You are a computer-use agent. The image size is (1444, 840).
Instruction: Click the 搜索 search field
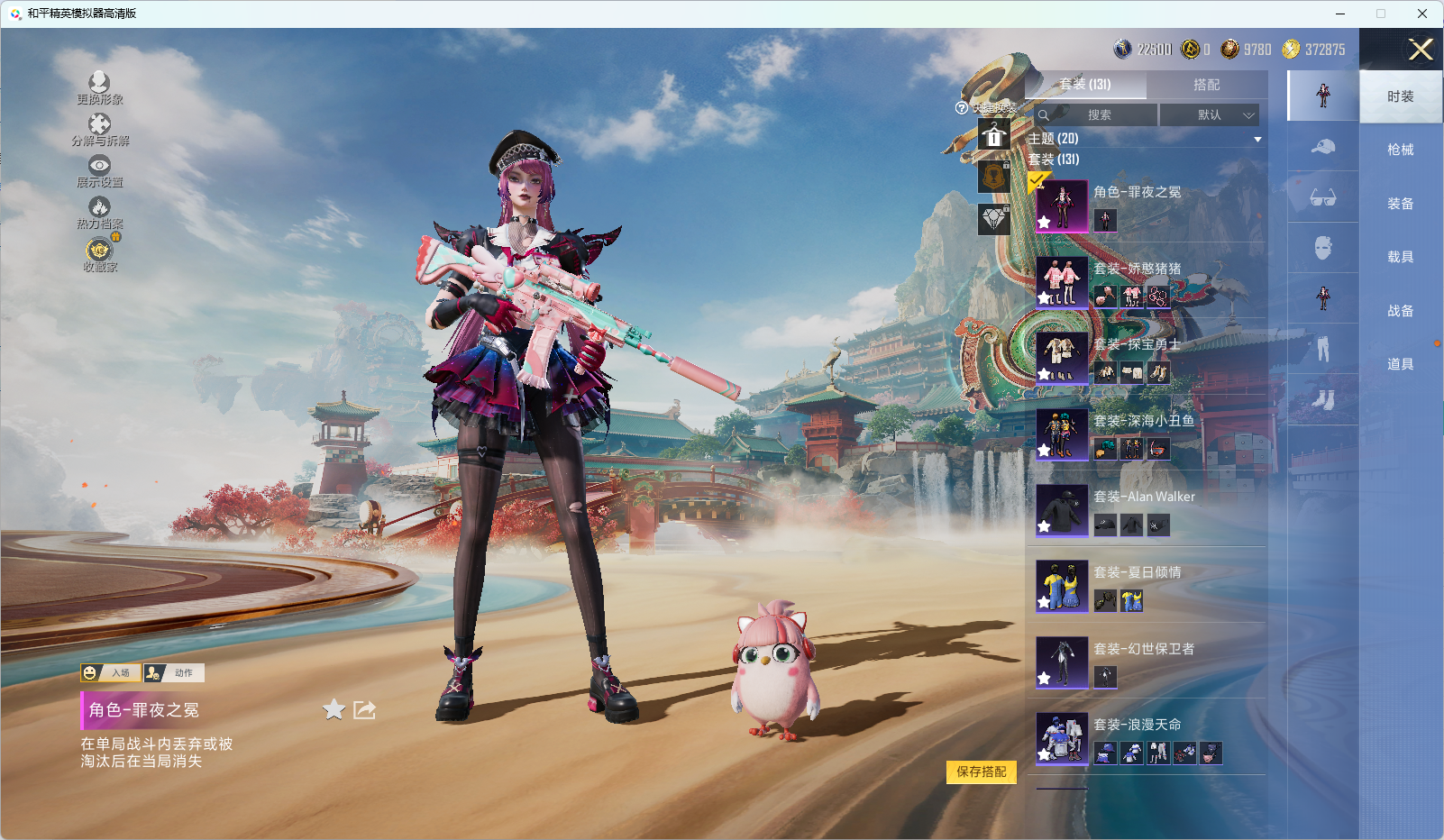coord(1099,115)
